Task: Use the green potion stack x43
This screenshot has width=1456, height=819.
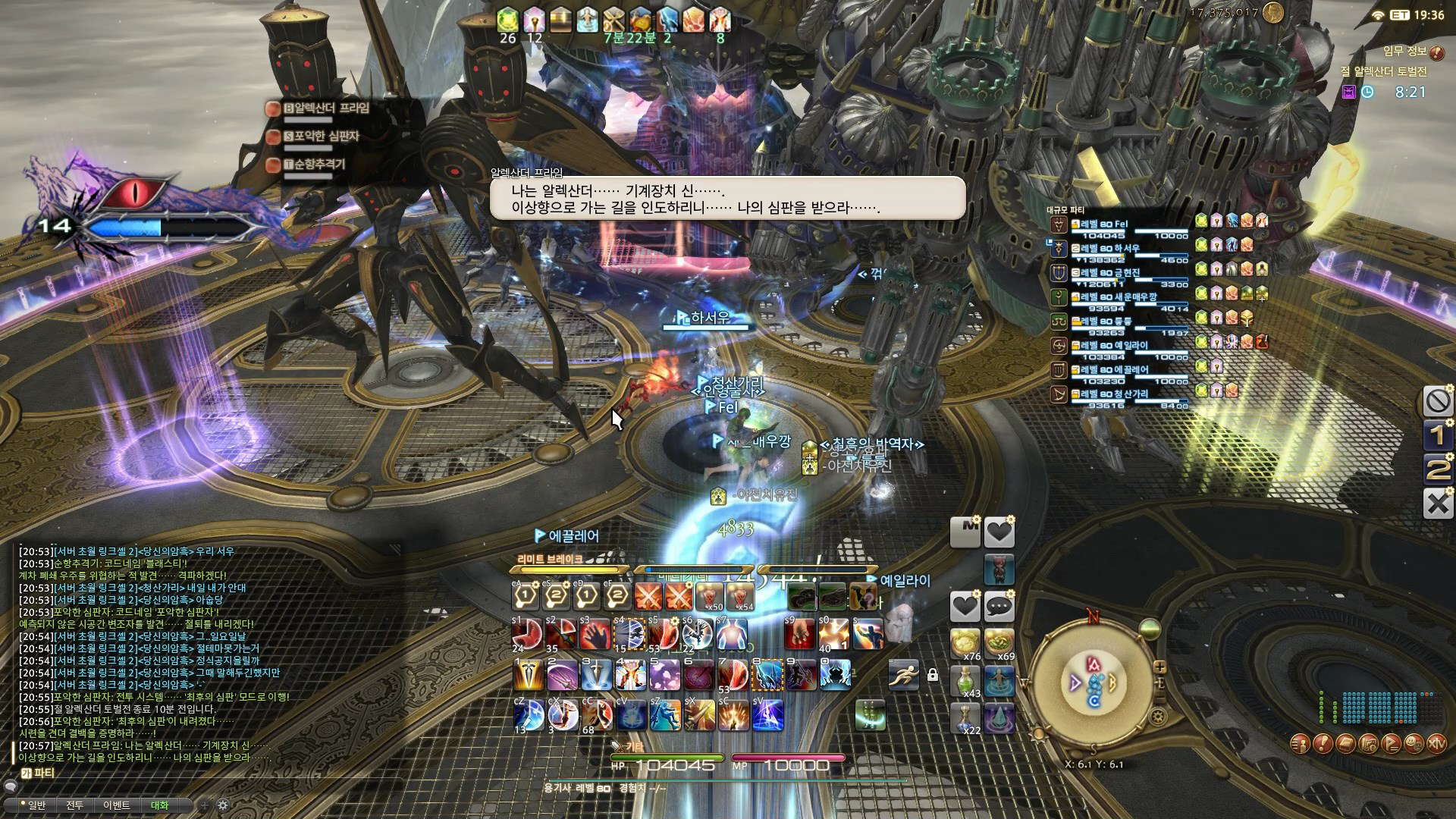Action: pyautogui.click(x=965, y=680)
